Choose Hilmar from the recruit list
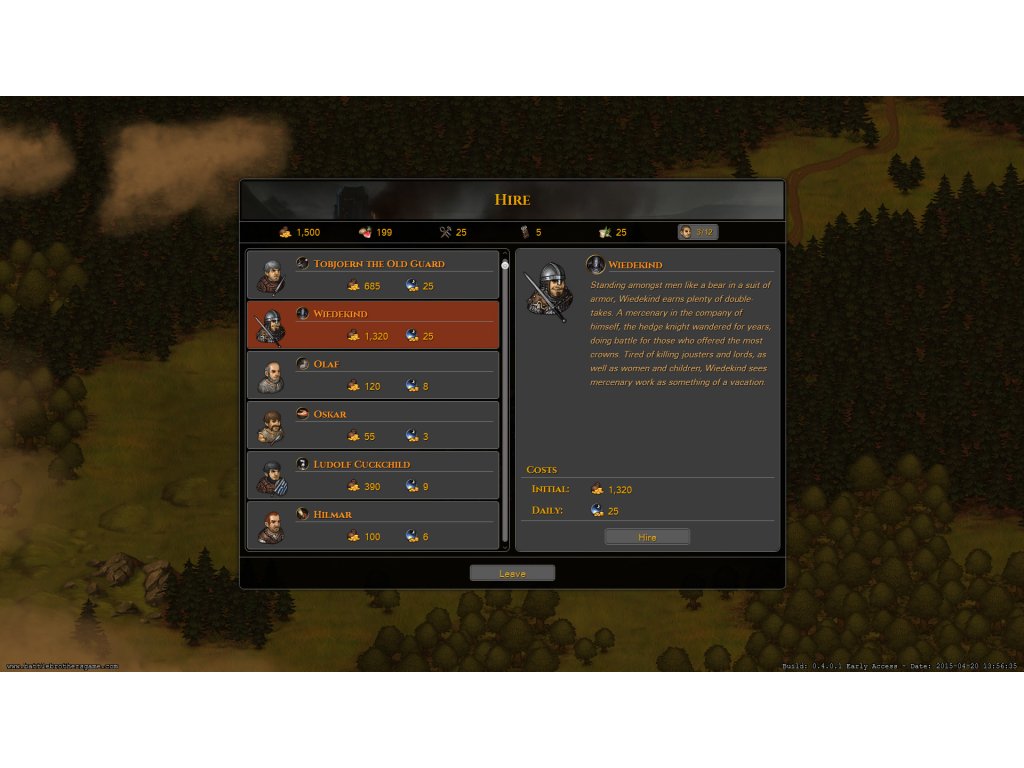This screenshot has height=768, width=1024. [372, 525]
